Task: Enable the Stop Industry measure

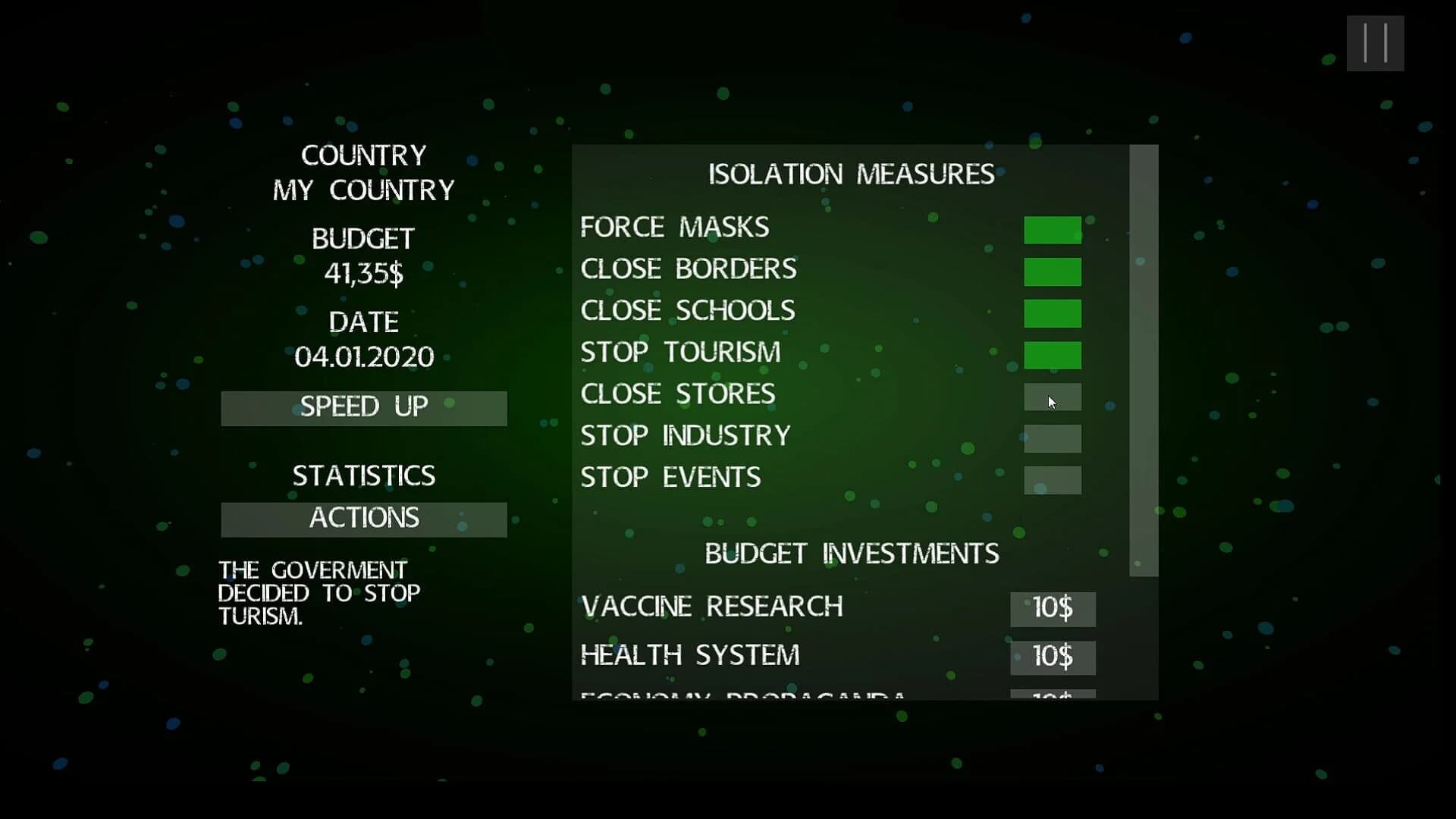Action: point(1053,438)
